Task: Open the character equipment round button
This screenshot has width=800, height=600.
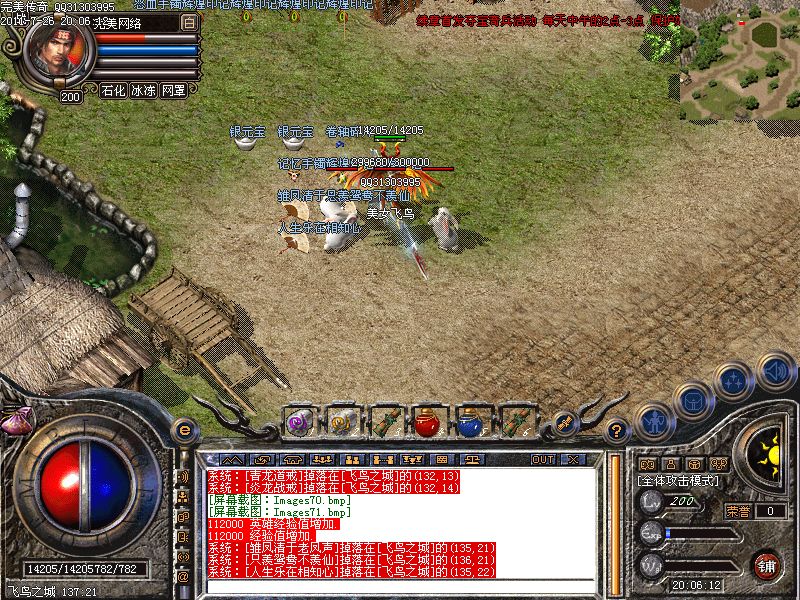Action: click(x=656, y=422)
